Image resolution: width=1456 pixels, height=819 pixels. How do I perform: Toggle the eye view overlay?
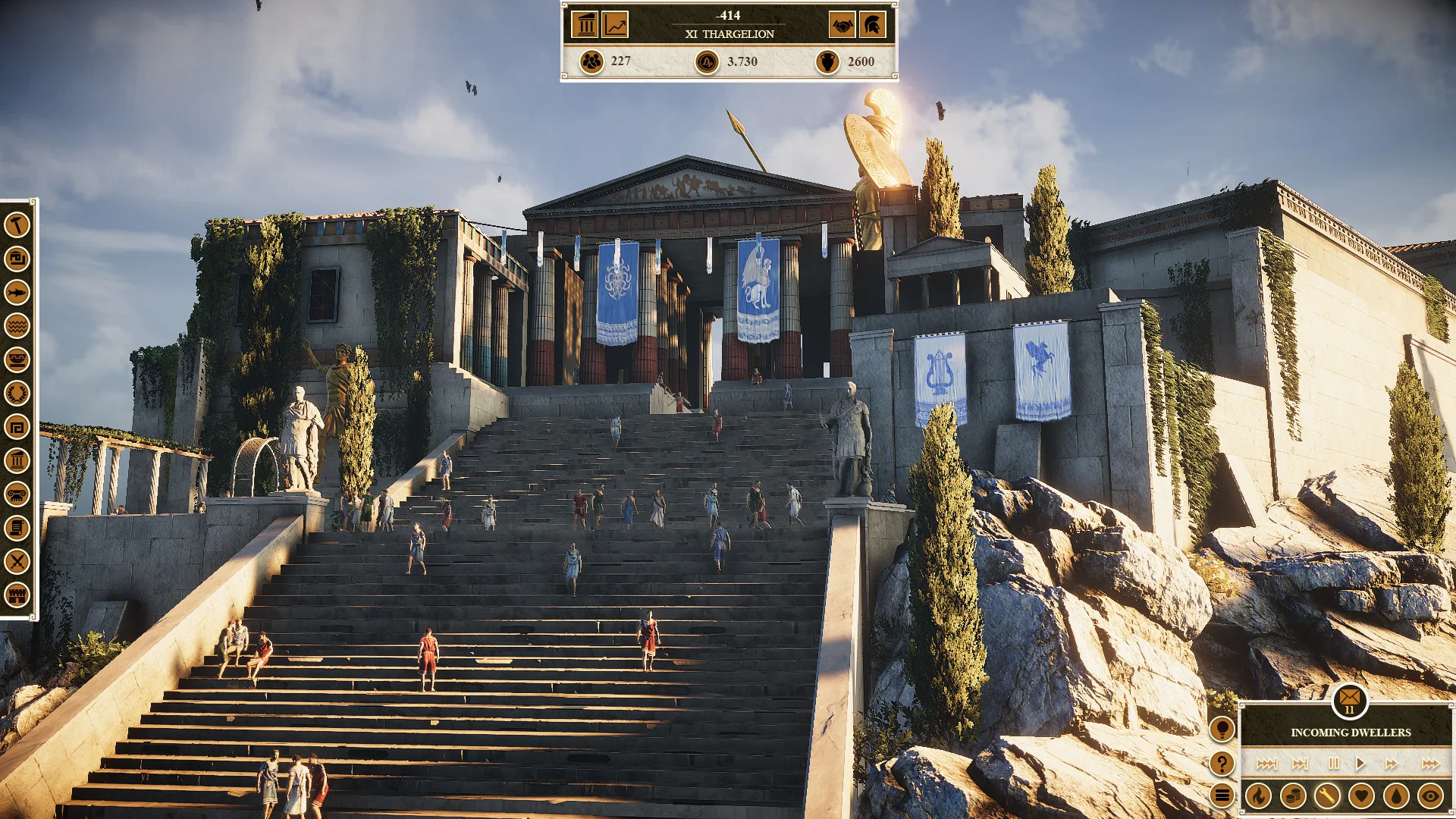click(x=1429, y=796)
